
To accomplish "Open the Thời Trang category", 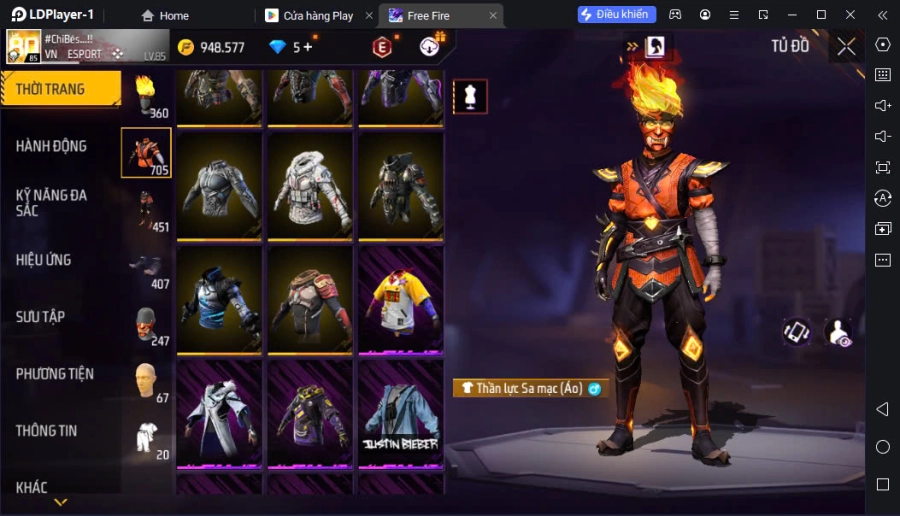I will click(52, 89).
